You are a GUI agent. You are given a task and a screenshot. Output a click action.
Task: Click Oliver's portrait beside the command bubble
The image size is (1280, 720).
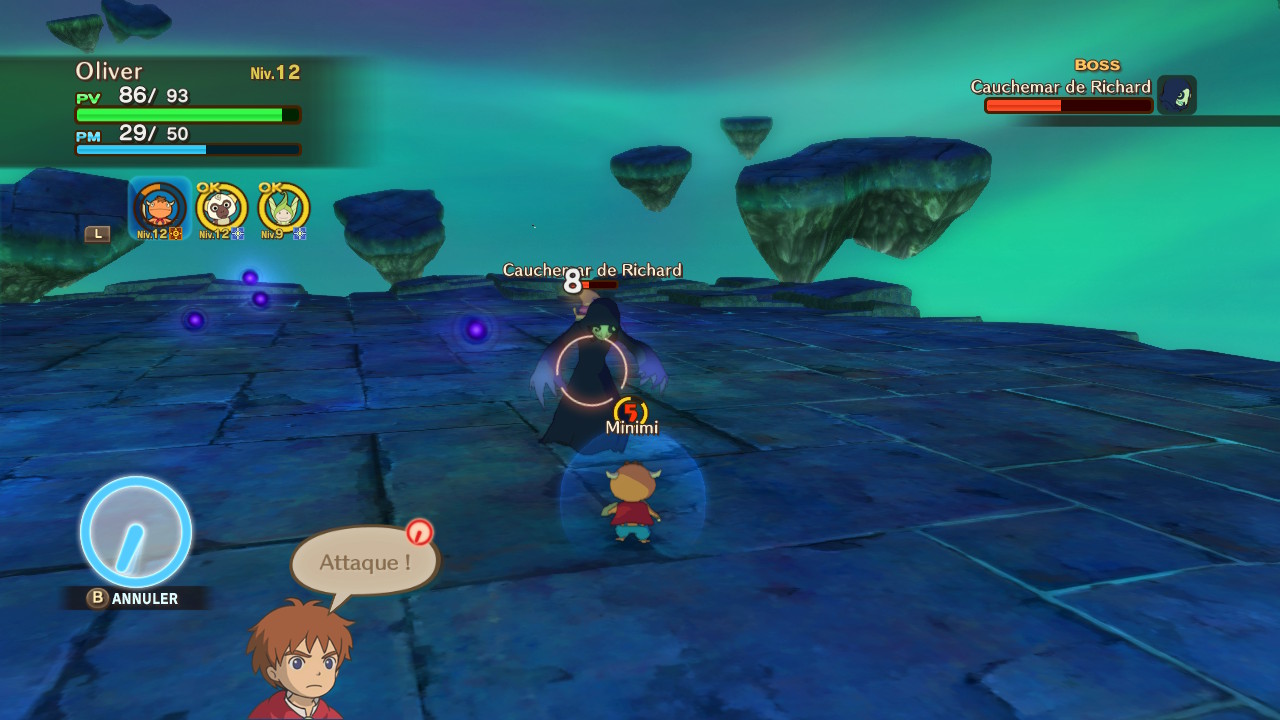click(x=299, y=662)
